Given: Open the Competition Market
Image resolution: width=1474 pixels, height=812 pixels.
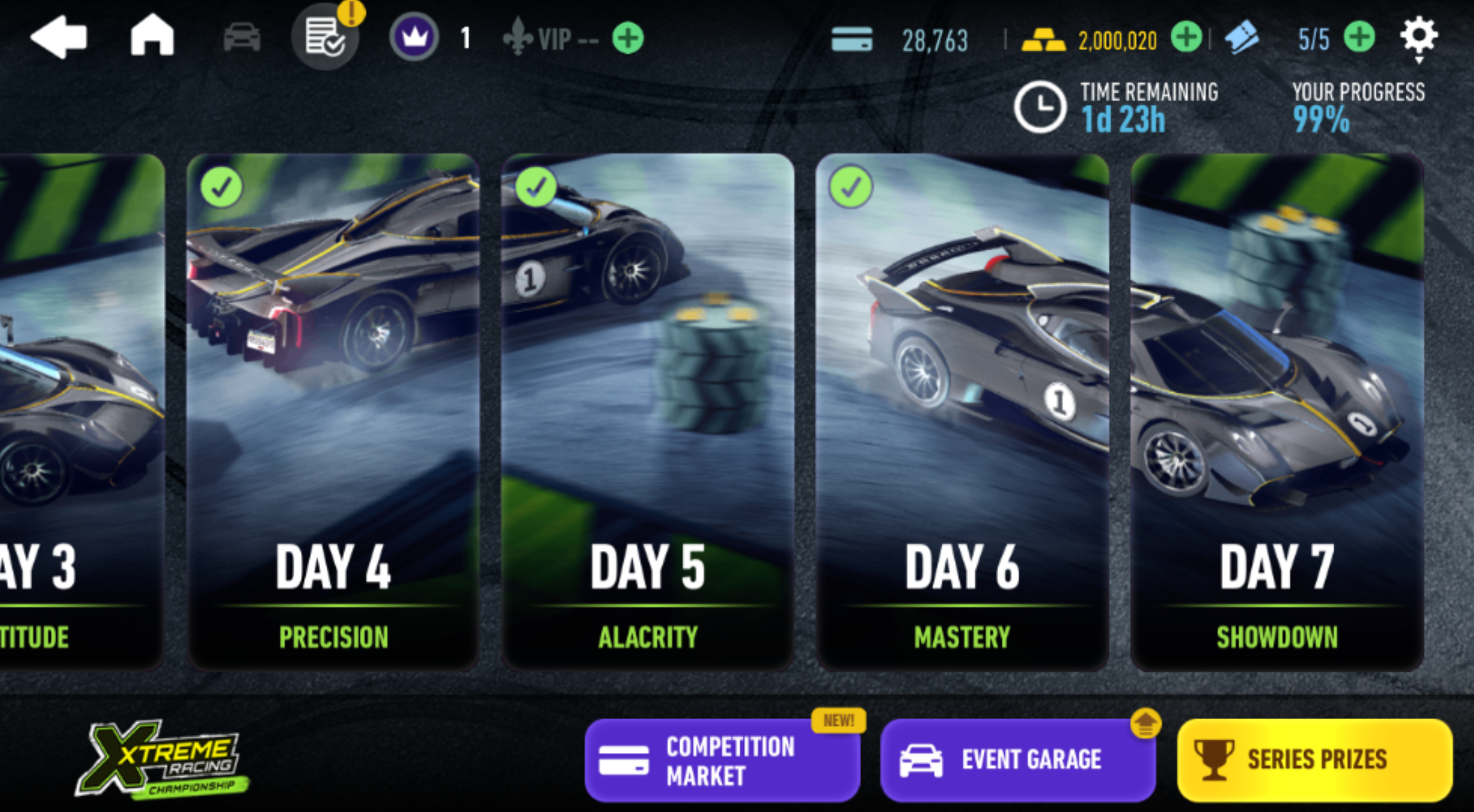Looking at the screenshot, I should (x=722, y=760).
